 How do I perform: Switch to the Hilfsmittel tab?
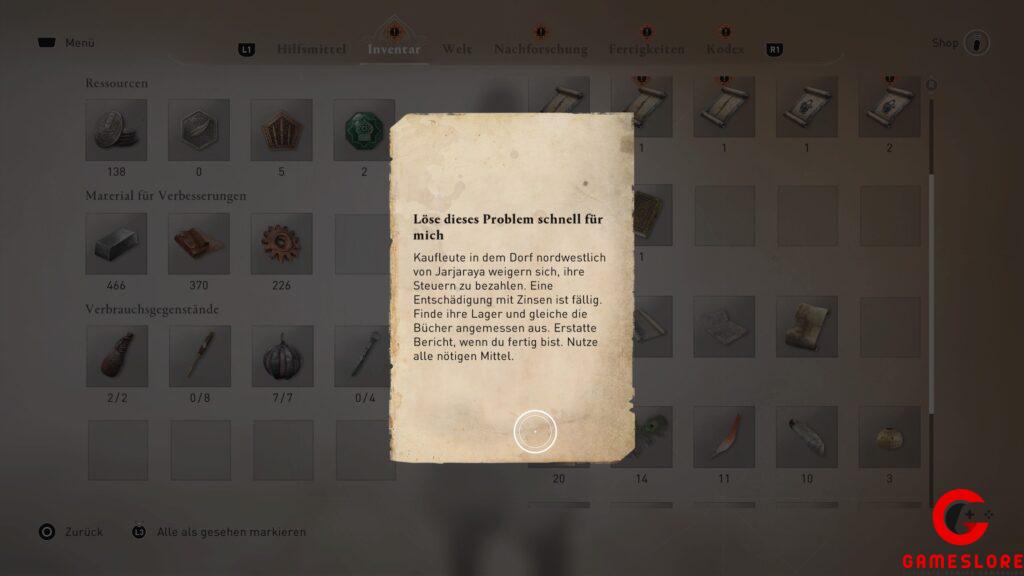pyautogui.click(x=313, y=48)
